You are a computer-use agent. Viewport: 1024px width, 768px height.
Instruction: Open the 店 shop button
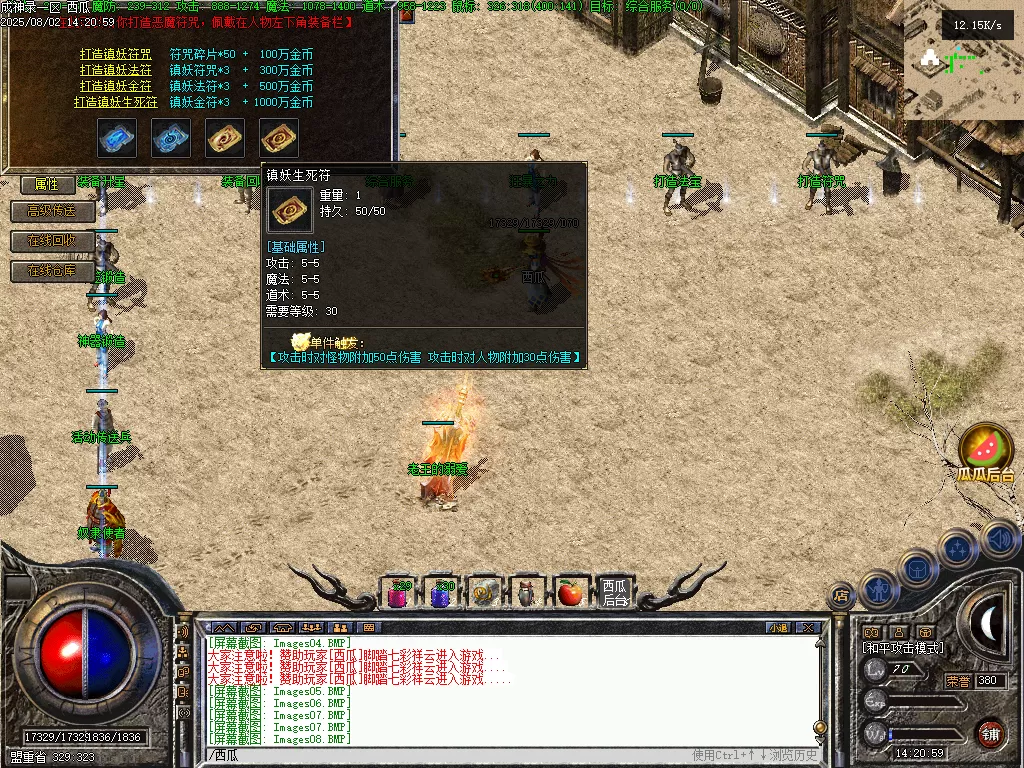coord(841,597)
